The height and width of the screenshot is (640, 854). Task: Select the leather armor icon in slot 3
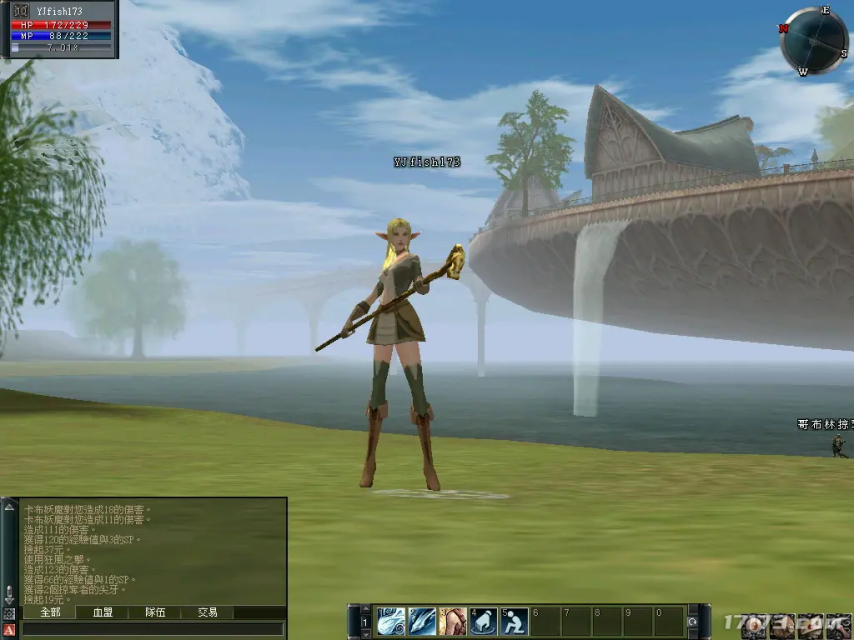point(453,621)
